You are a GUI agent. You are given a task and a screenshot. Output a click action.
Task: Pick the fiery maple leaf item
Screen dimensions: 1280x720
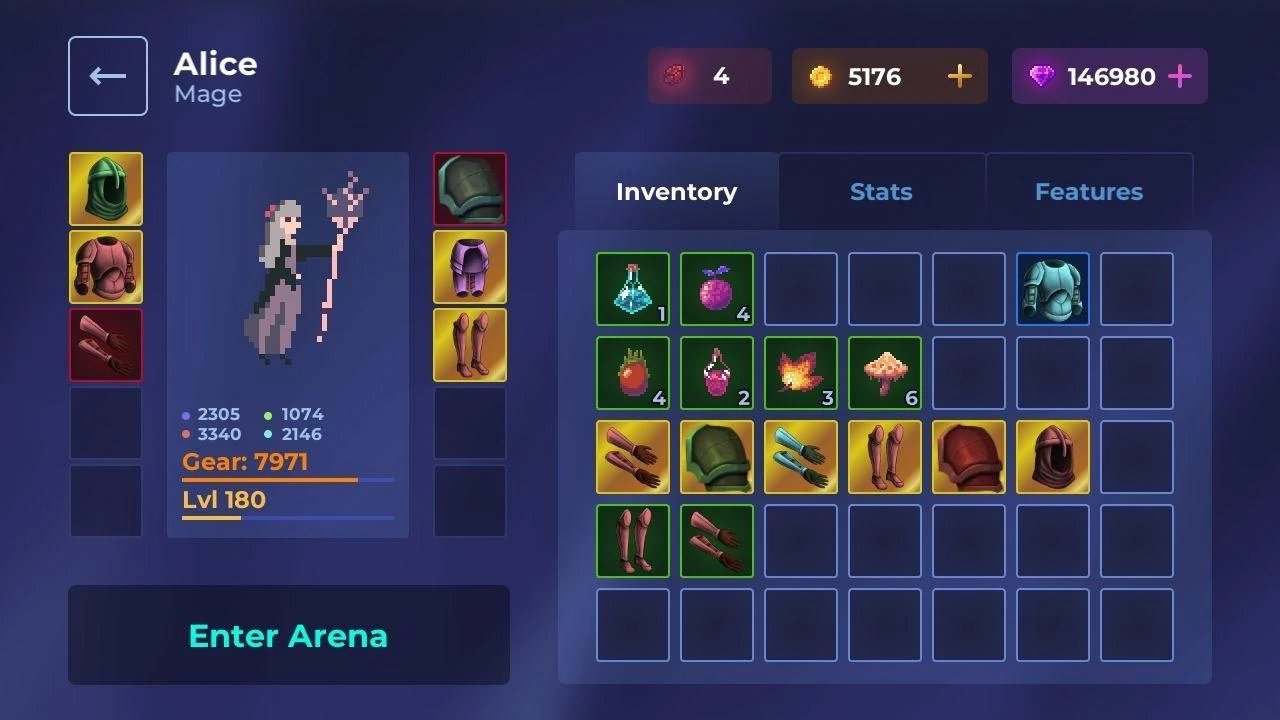click(x=801, y=373)
